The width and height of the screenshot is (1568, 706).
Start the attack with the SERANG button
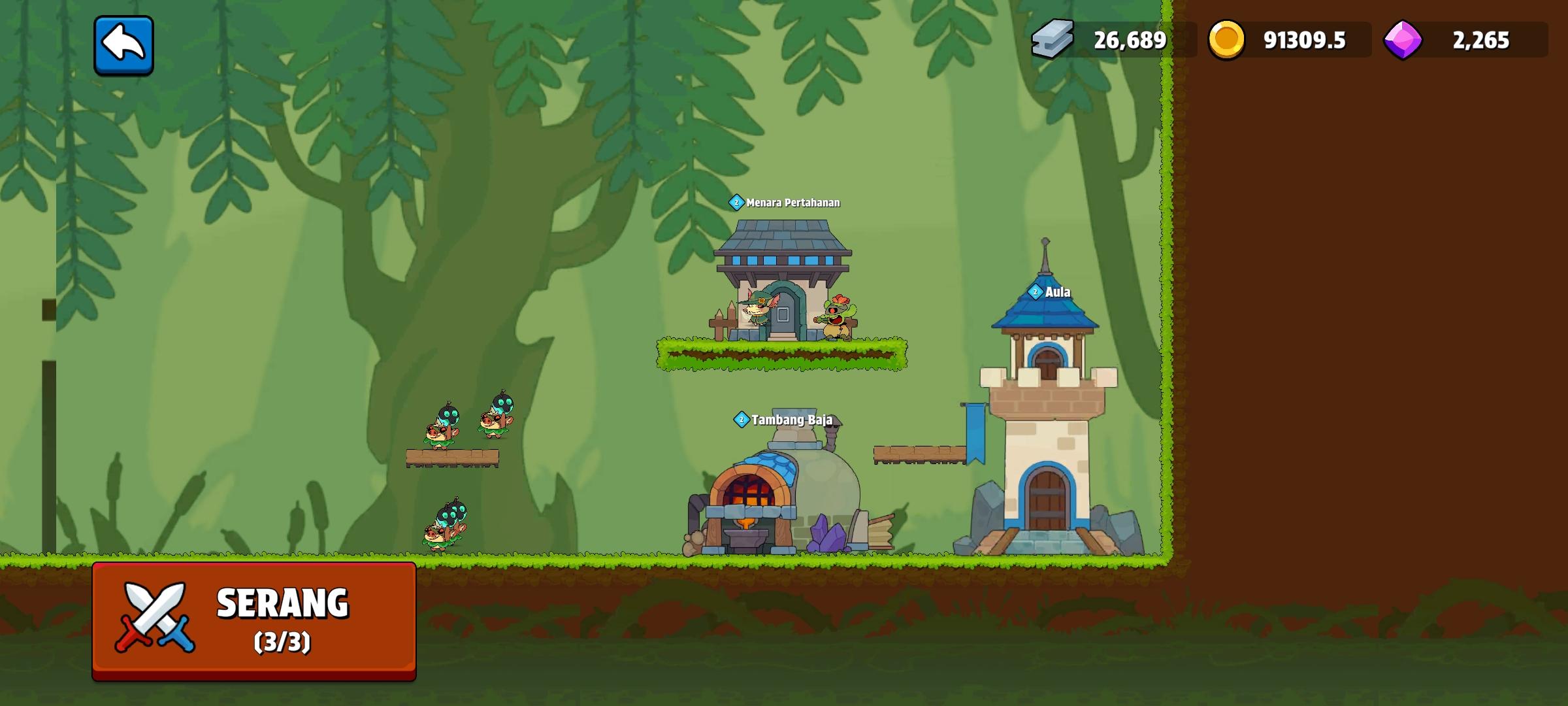(254, 620)
